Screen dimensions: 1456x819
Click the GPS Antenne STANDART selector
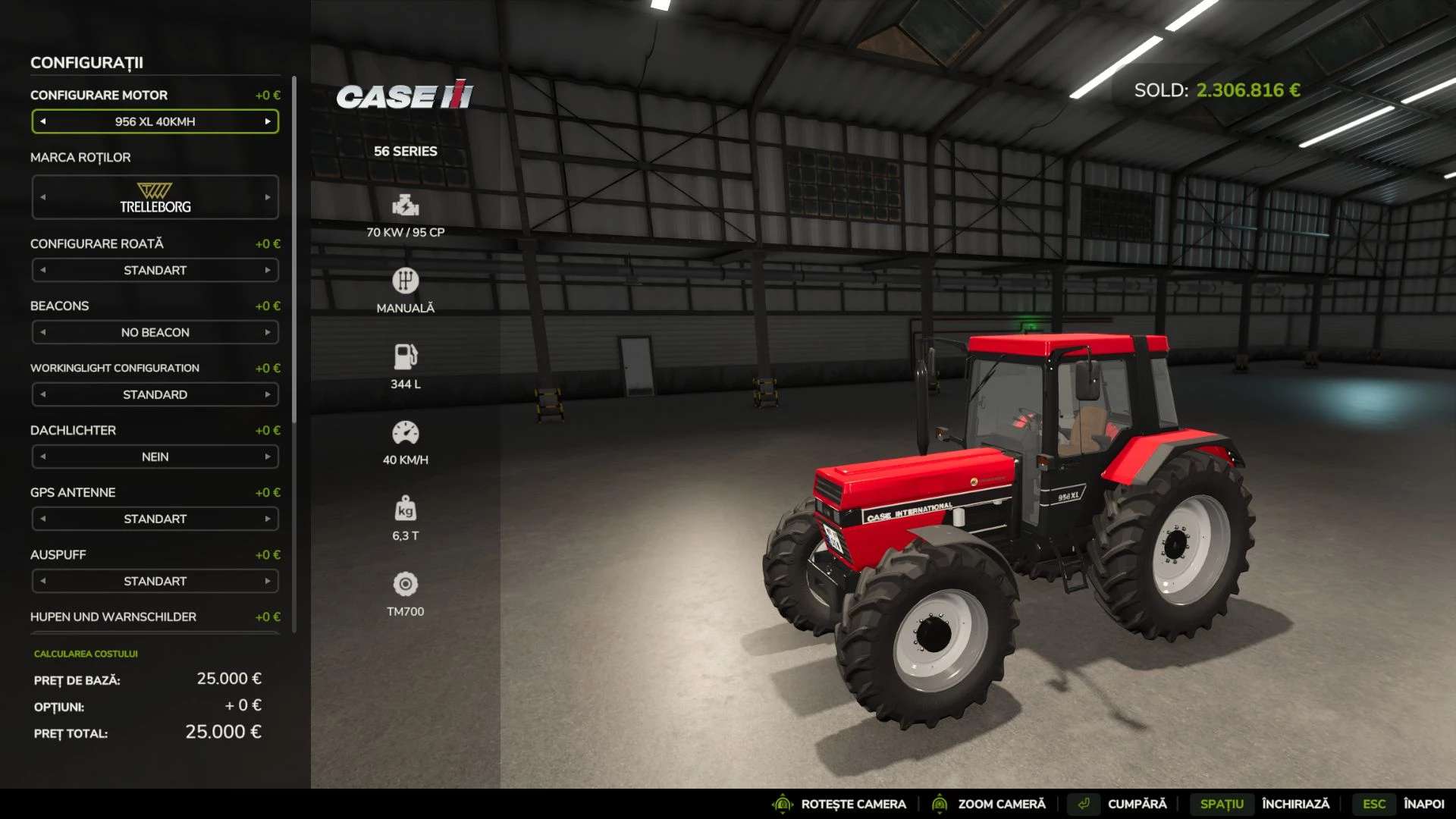click(155, 519)
